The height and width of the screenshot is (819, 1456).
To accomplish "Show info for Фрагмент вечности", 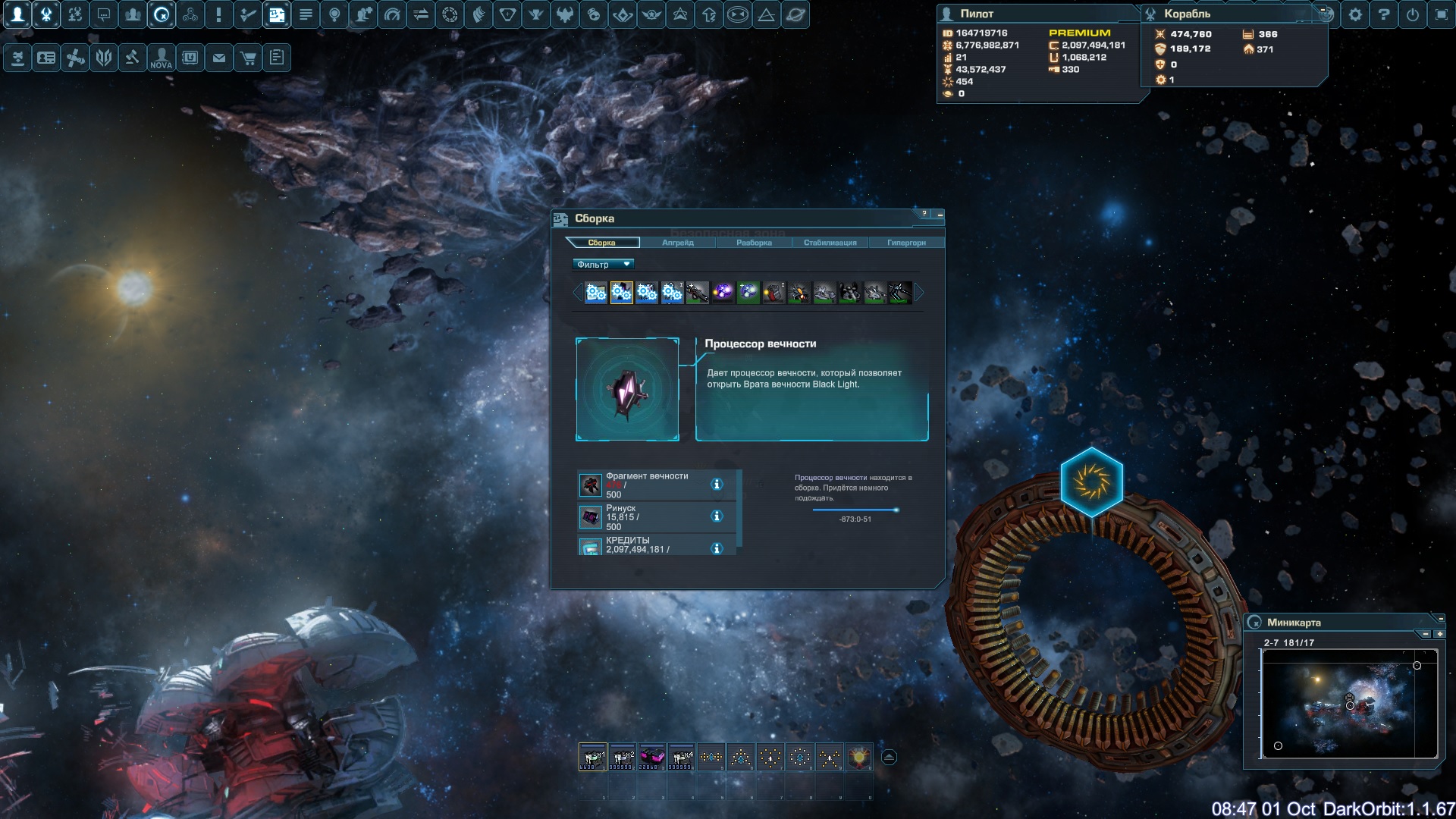I will point(717,485).
